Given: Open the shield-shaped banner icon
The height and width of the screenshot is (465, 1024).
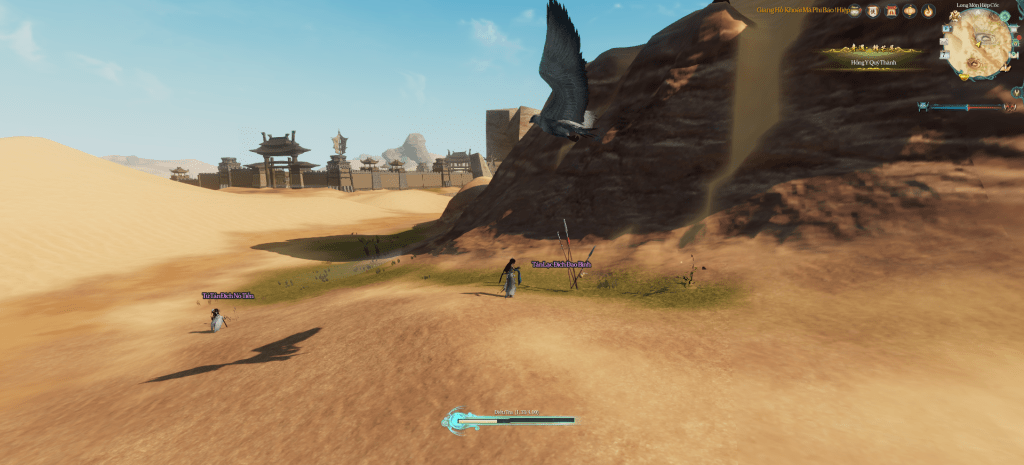Looking at the screenshot, I should click(873, 11).
